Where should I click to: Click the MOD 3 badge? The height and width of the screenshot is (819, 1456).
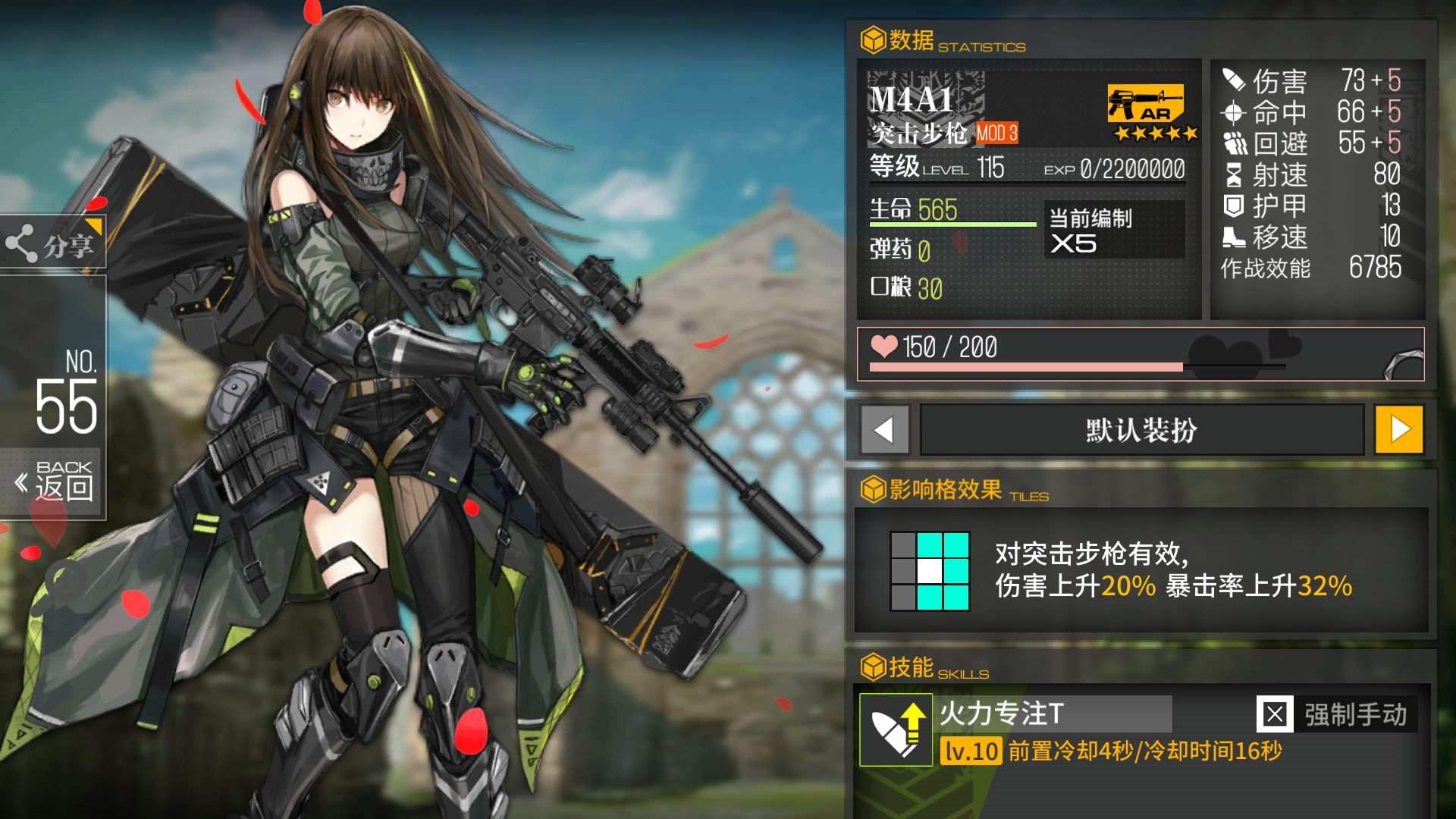click(x=996, y=133)
